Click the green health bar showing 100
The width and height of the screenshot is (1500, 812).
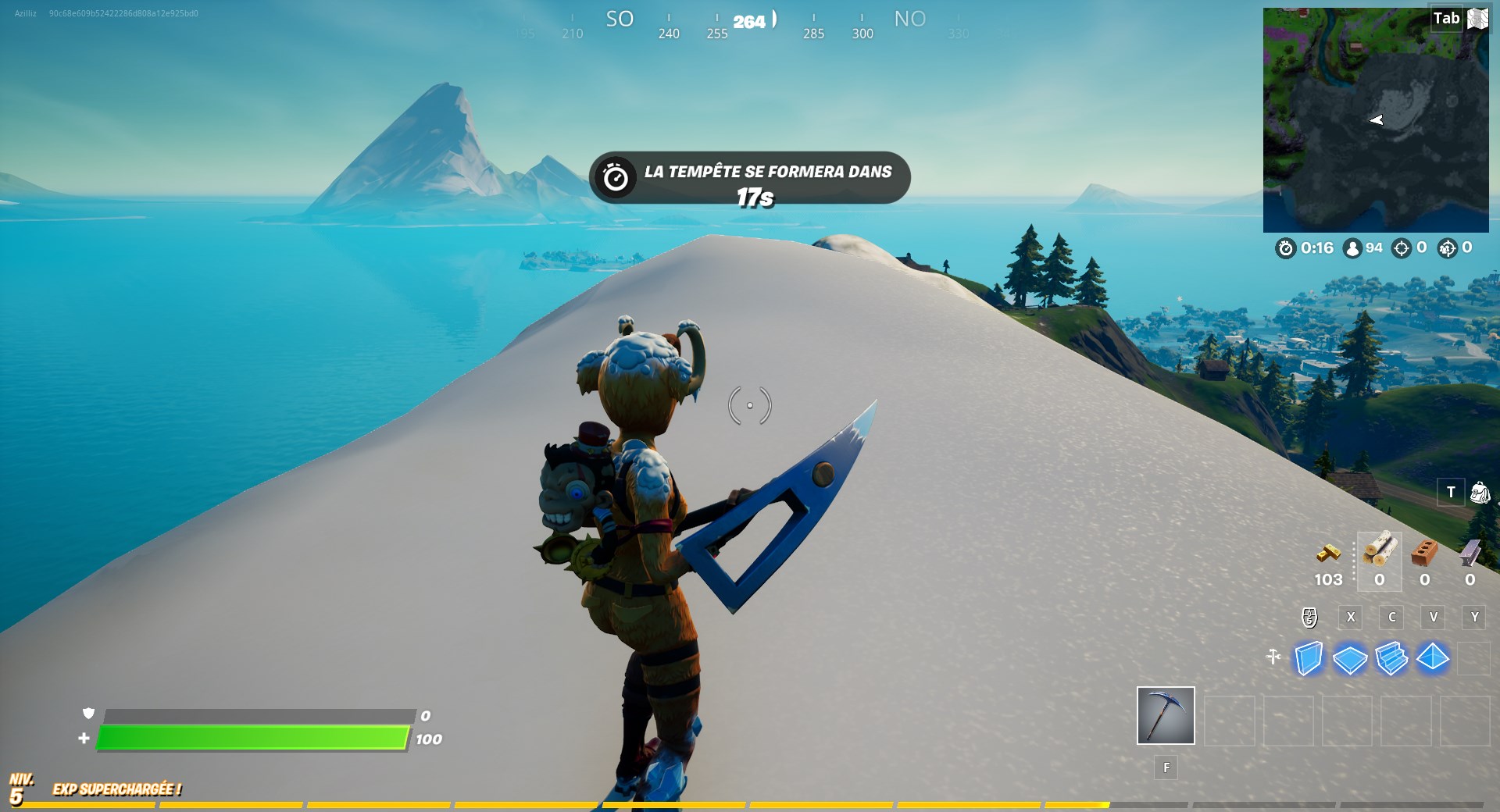pos(250,737)
